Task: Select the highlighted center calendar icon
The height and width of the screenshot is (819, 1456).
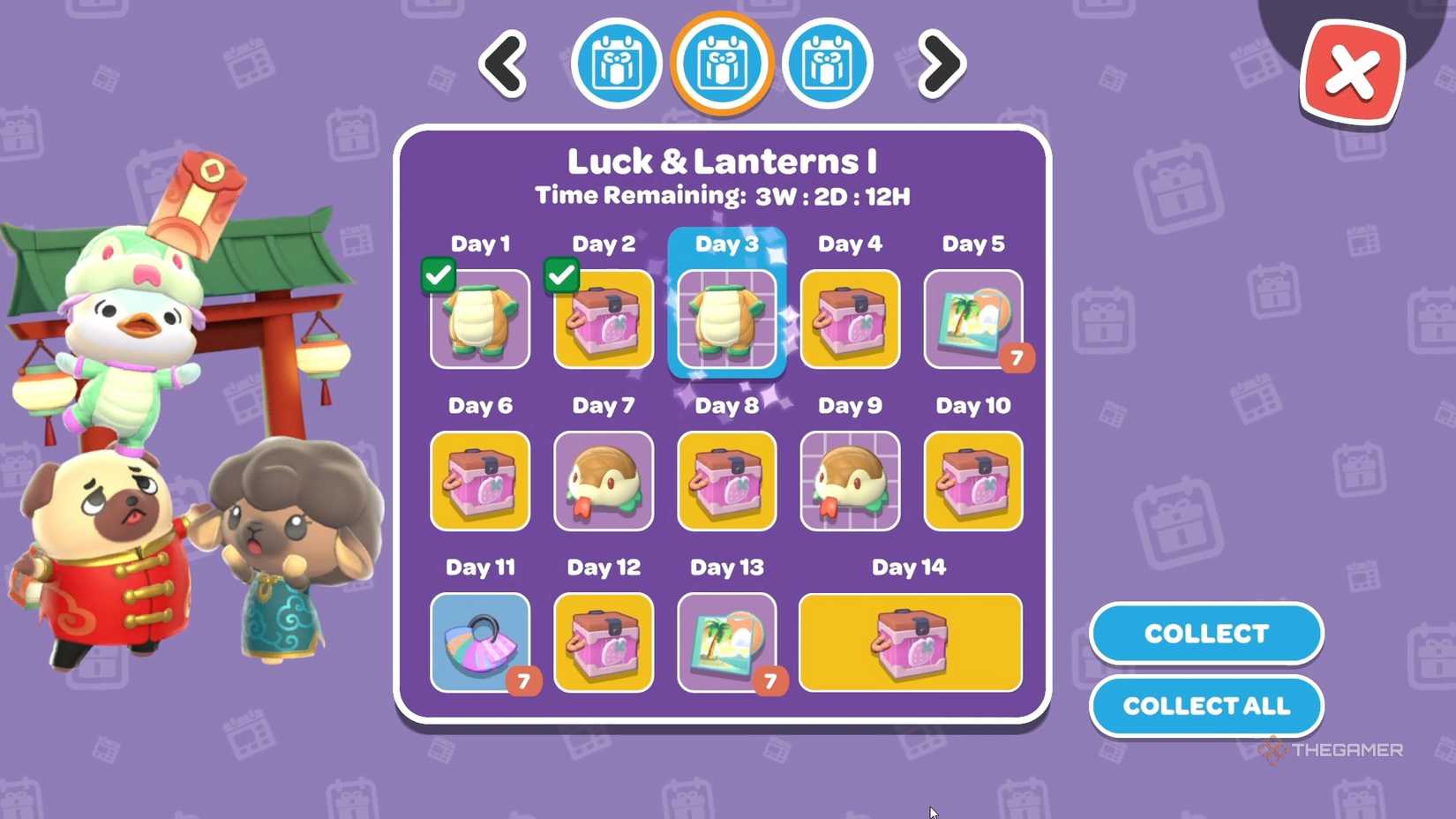Action: click(x=721, y=63)
